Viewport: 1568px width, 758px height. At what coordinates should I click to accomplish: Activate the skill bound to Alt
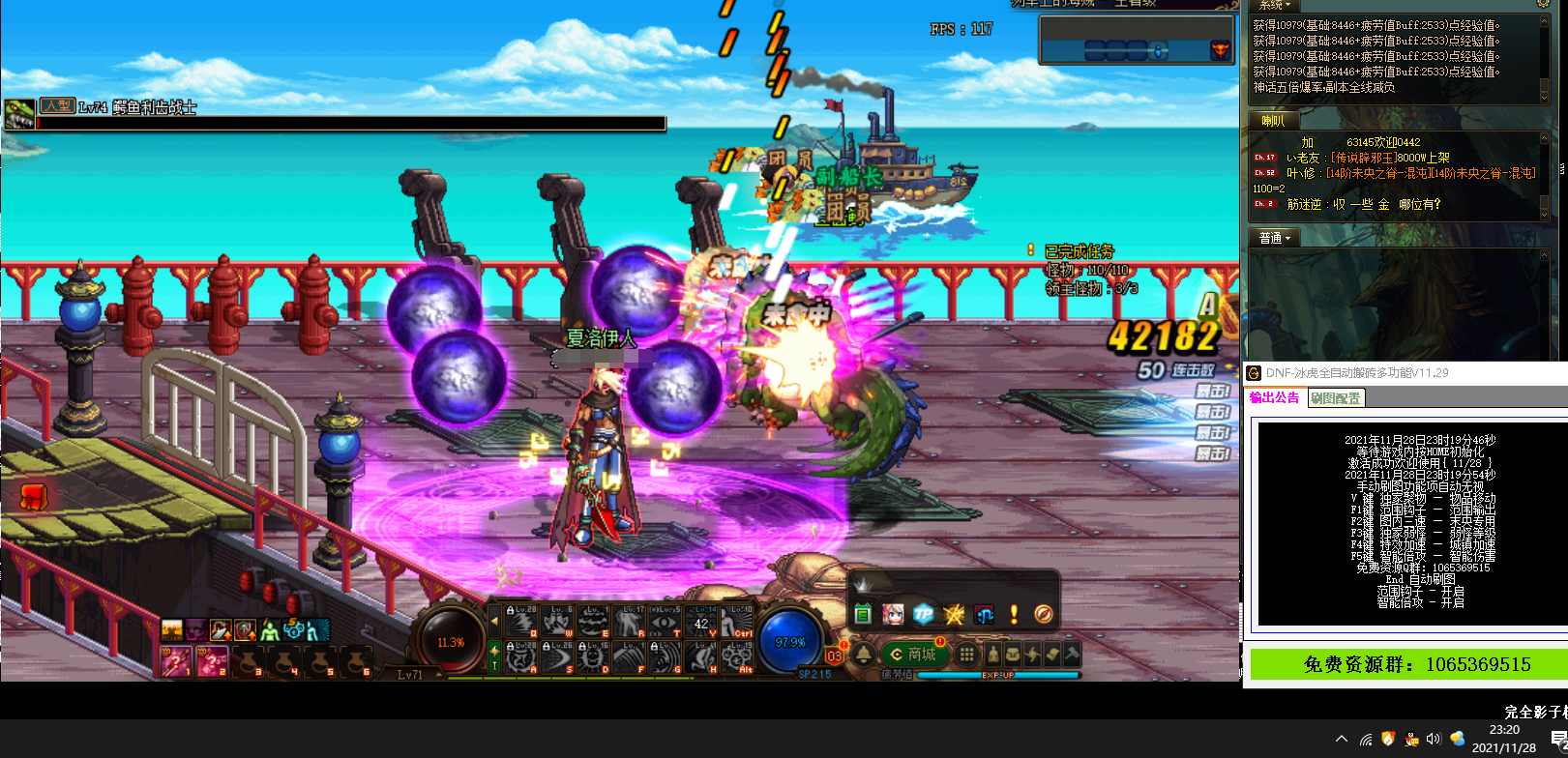click(740, 656)
